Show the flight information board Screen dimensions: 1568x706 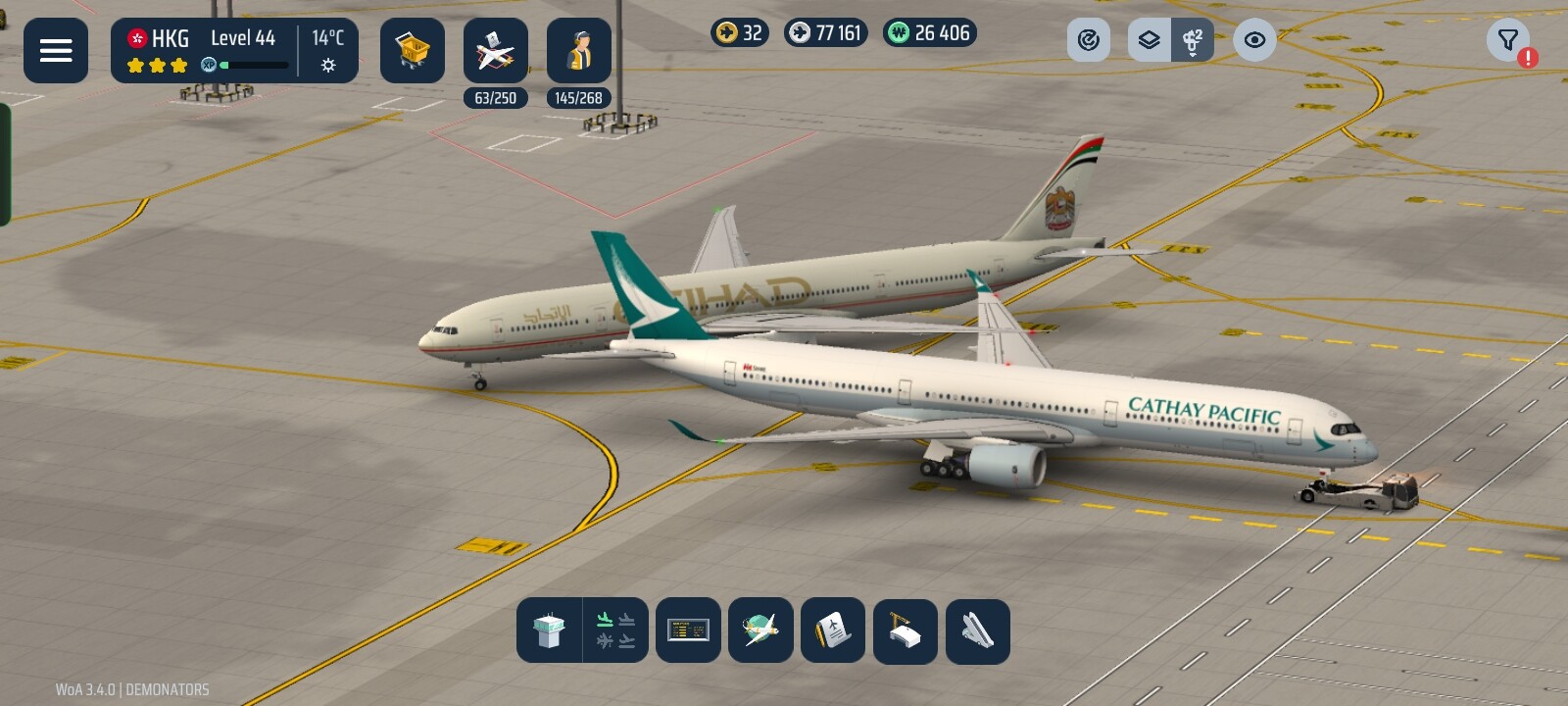[x=688, y=630]
